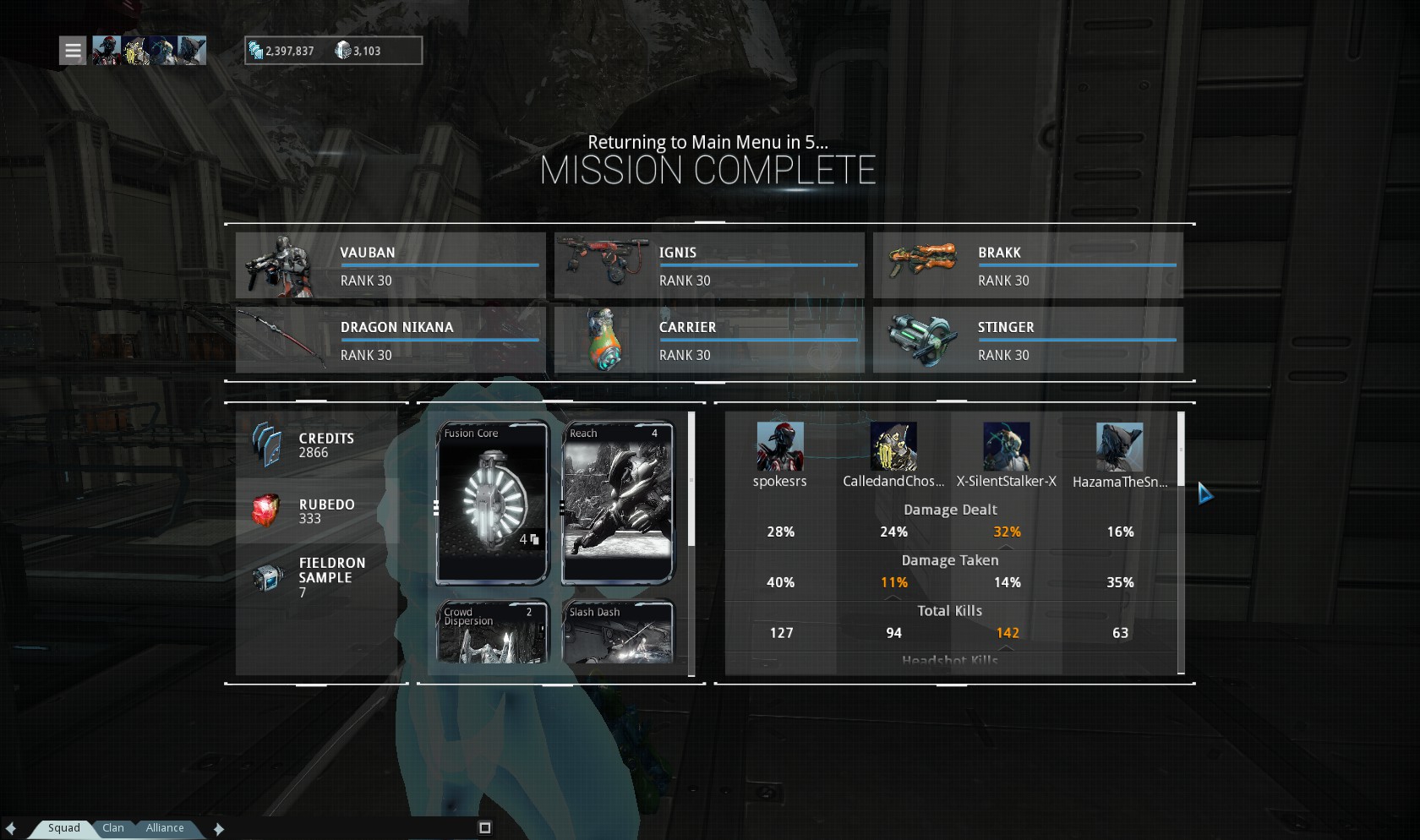Viewport: 1420px width, 840px height.
Task: Switch to the Clan chat tab
Action: pos(113,828)
